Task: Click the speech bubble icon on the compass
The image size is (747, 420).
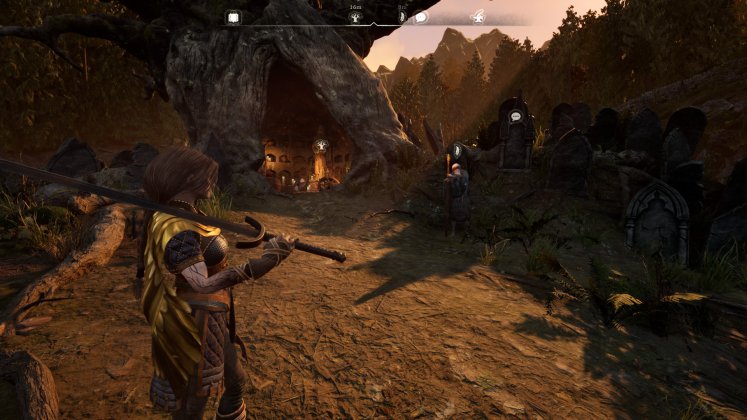Action: click(x=421, y=17)
